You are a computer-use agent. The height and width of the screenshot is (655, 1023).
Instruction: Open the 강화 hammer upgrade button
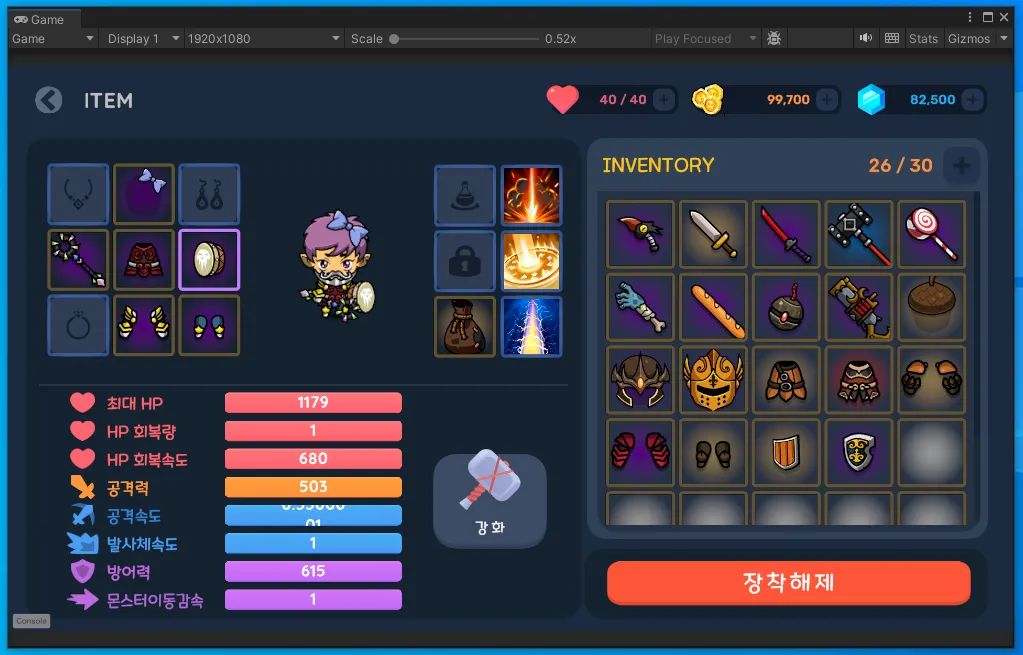click(490, 499)
